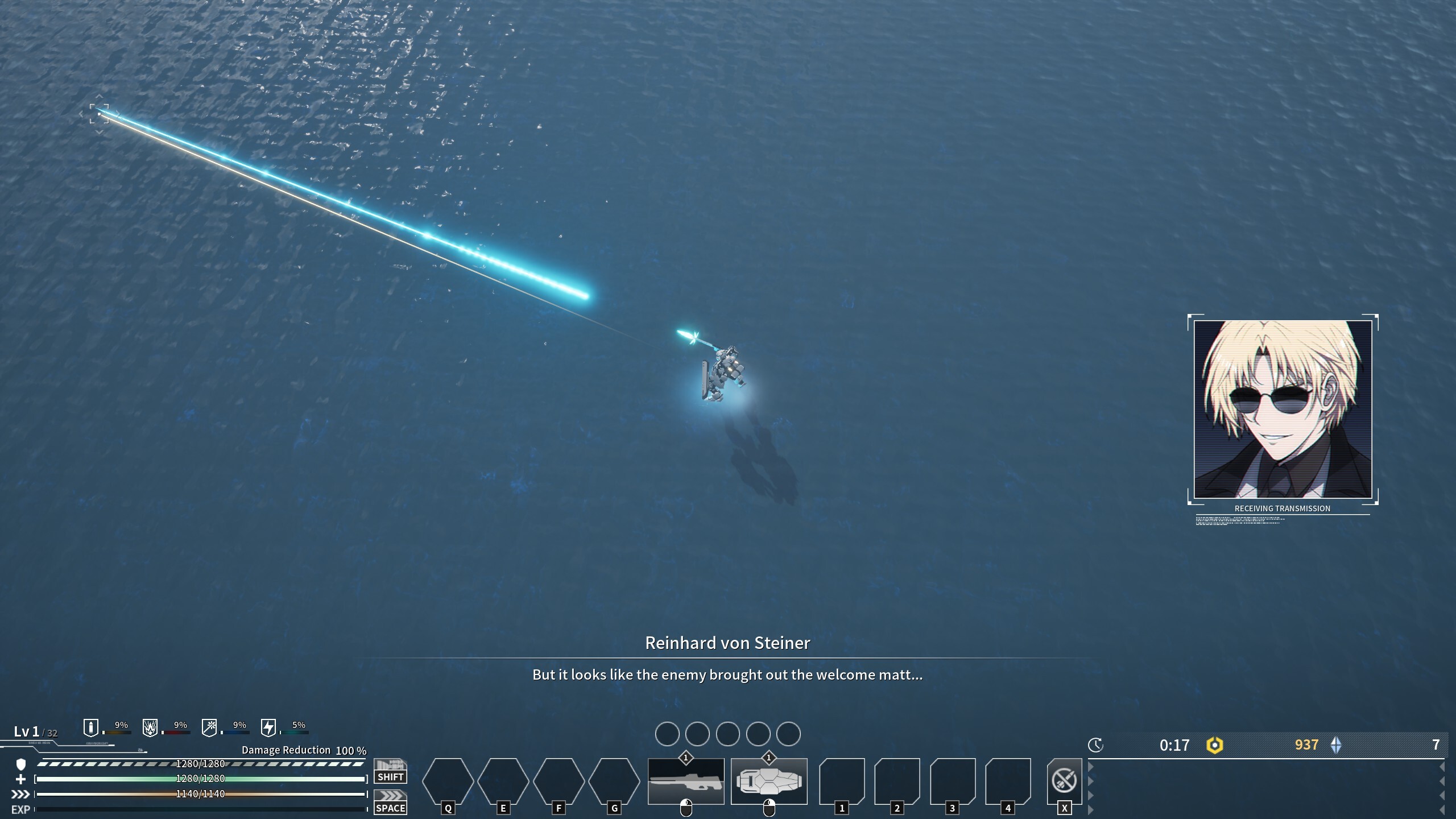Select the rifle weapon slot
This screenshot has height=819, width=1456.
(686, 781)
